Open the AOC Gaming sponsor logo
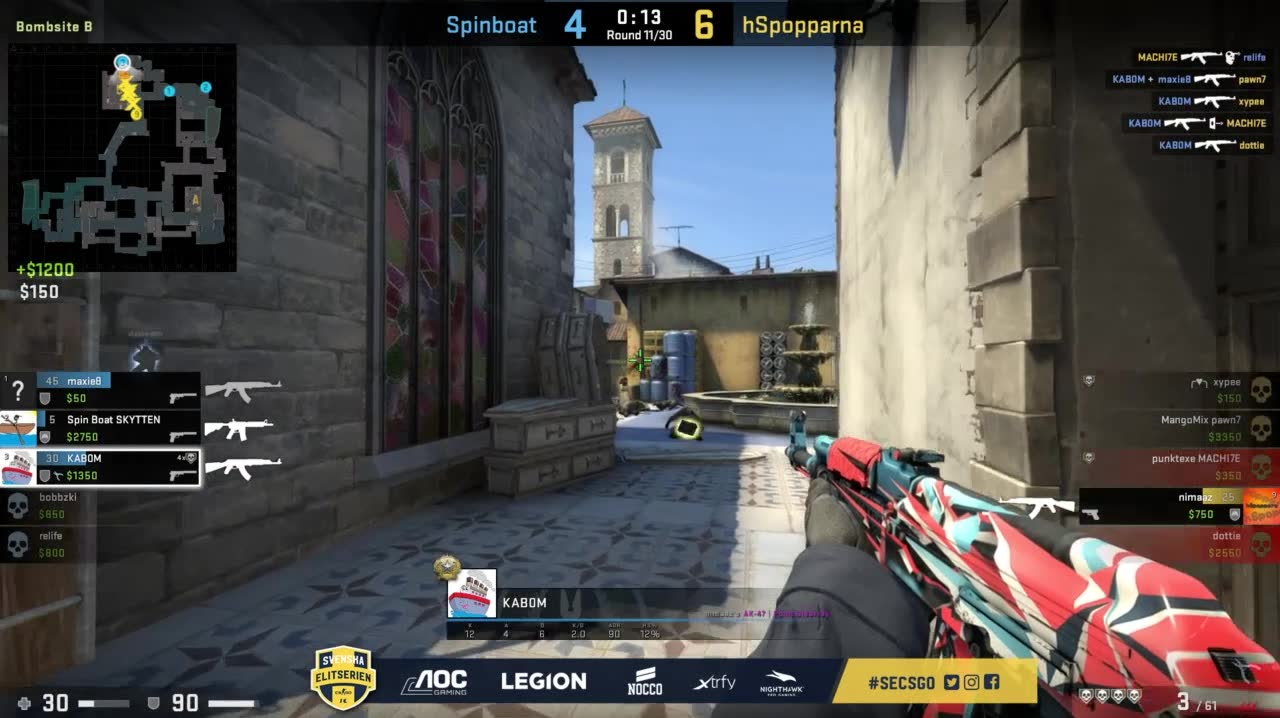1280x718 pixels. pyautogui.click(x=434, y=682)
